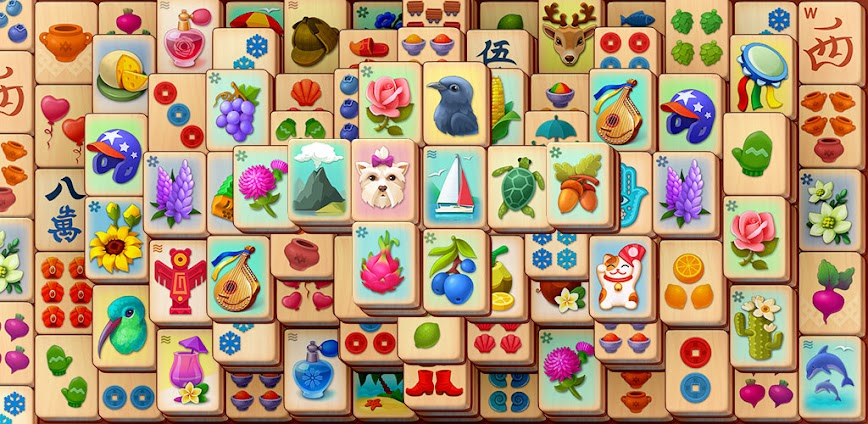Screen dimensions: 868x424
Task: Choose the pink dragon fruit tile
Action: pos(385,263)
